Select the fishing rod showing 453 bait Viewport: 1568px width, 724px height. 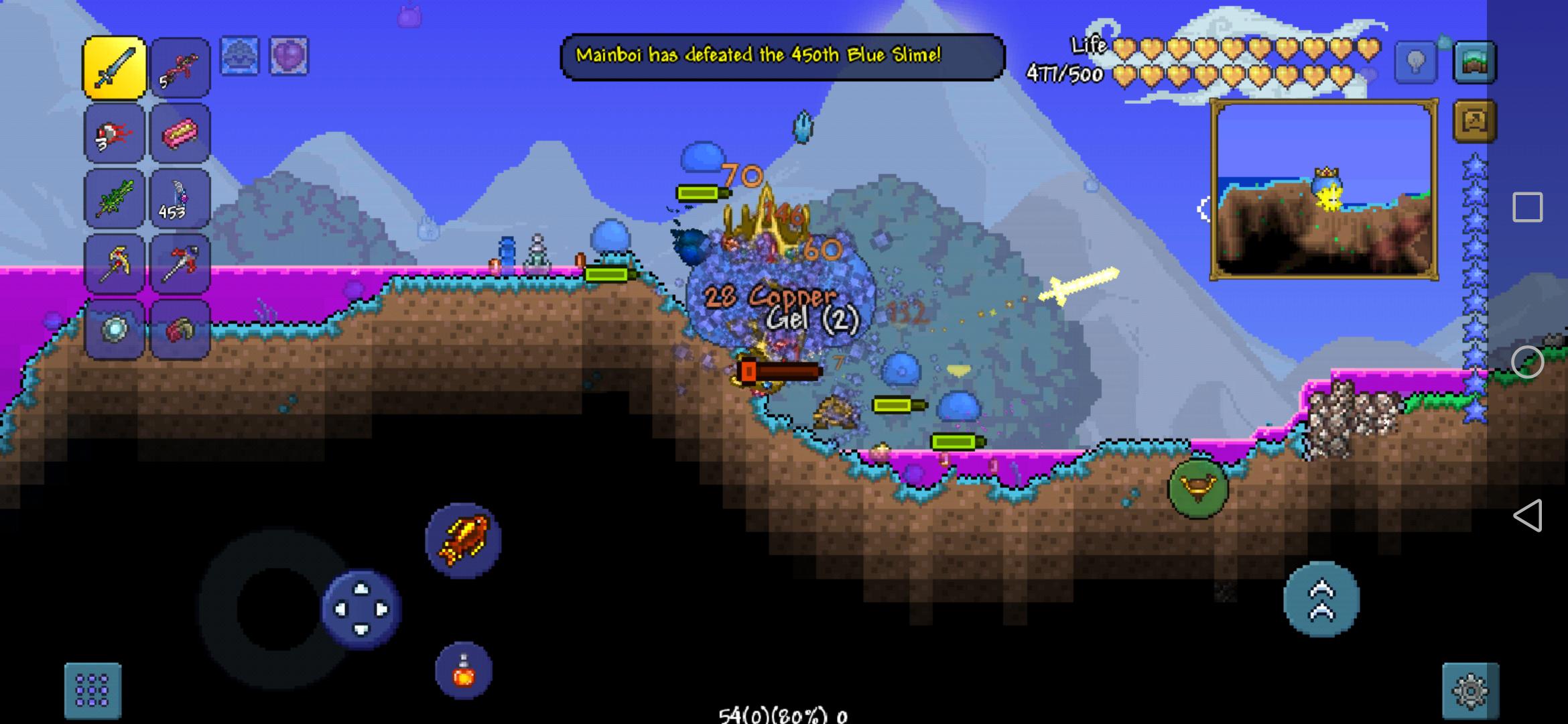click(x=180, y=199)
